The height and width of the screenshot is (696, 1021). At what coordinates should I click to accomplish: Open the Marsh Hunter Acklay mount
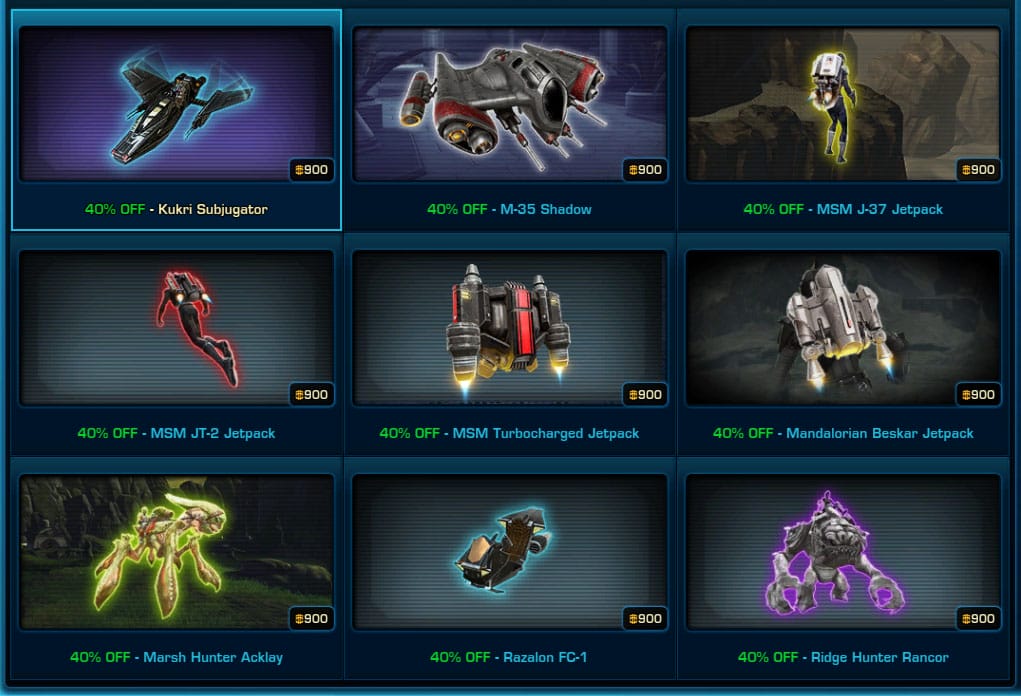point(176,552)
